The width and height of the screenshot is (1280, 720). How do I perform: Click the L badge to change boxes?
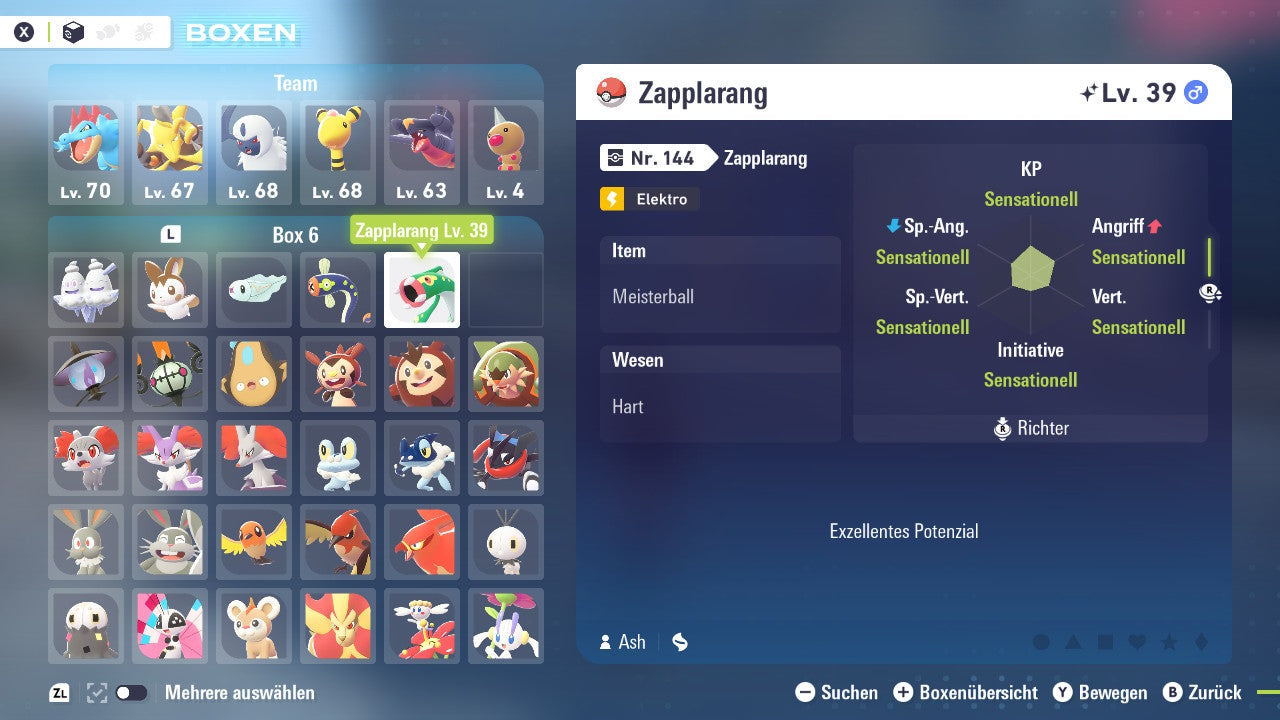click(169, 232)
